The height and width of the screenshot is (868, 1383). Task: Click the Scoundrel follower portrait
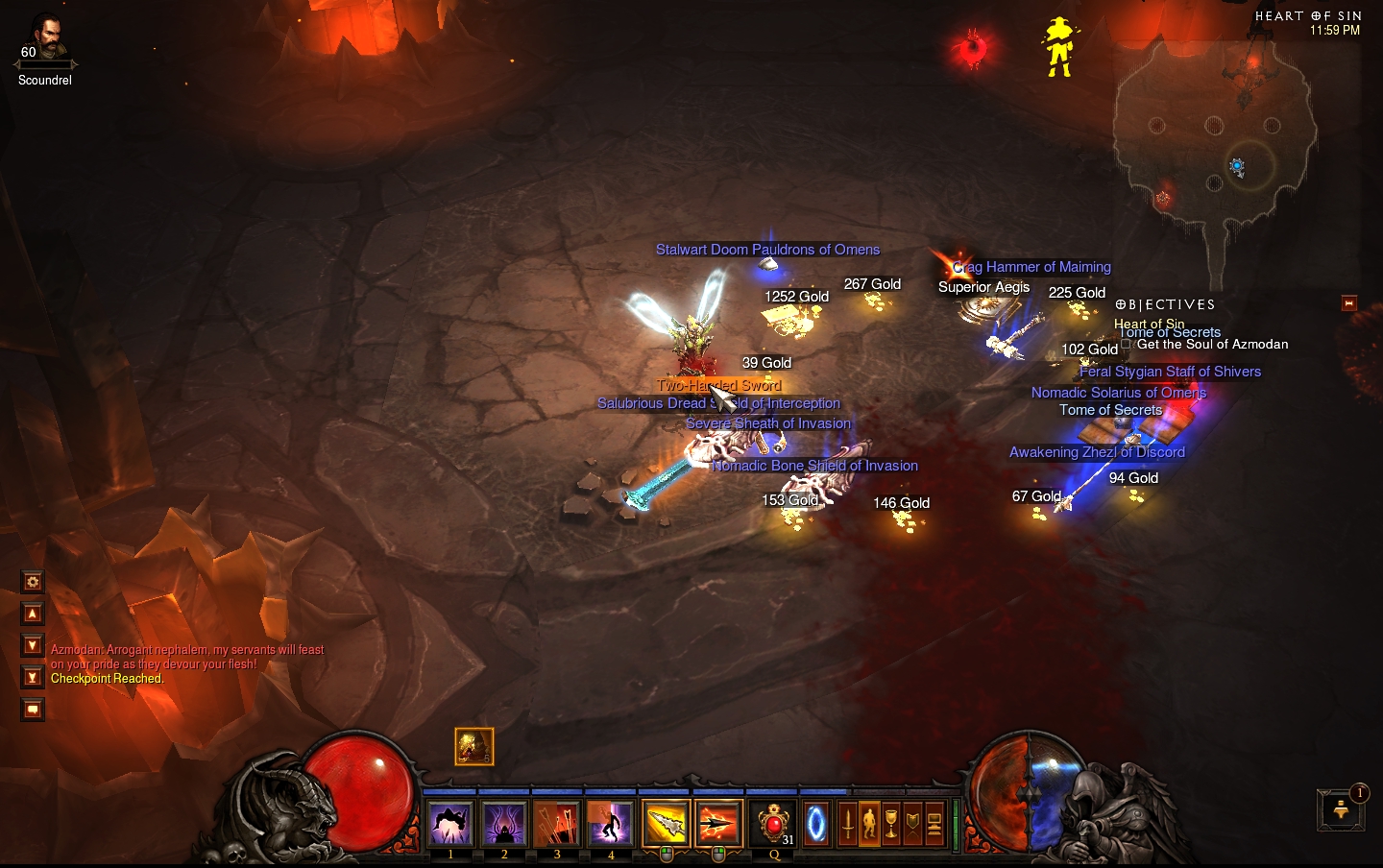click(x=45, y=40)
